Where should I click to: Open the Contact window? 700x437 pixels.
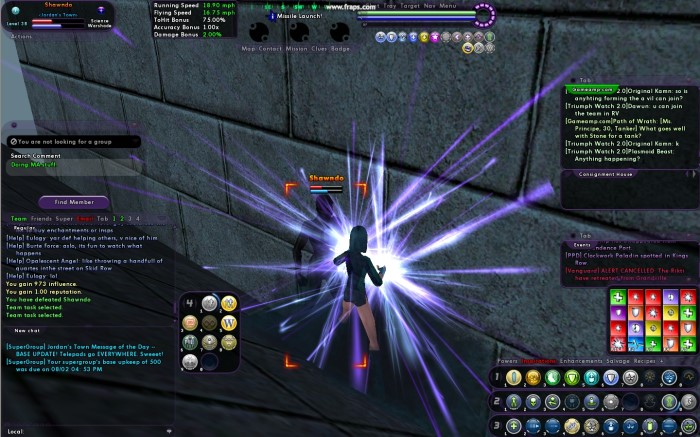click(269, 48)
